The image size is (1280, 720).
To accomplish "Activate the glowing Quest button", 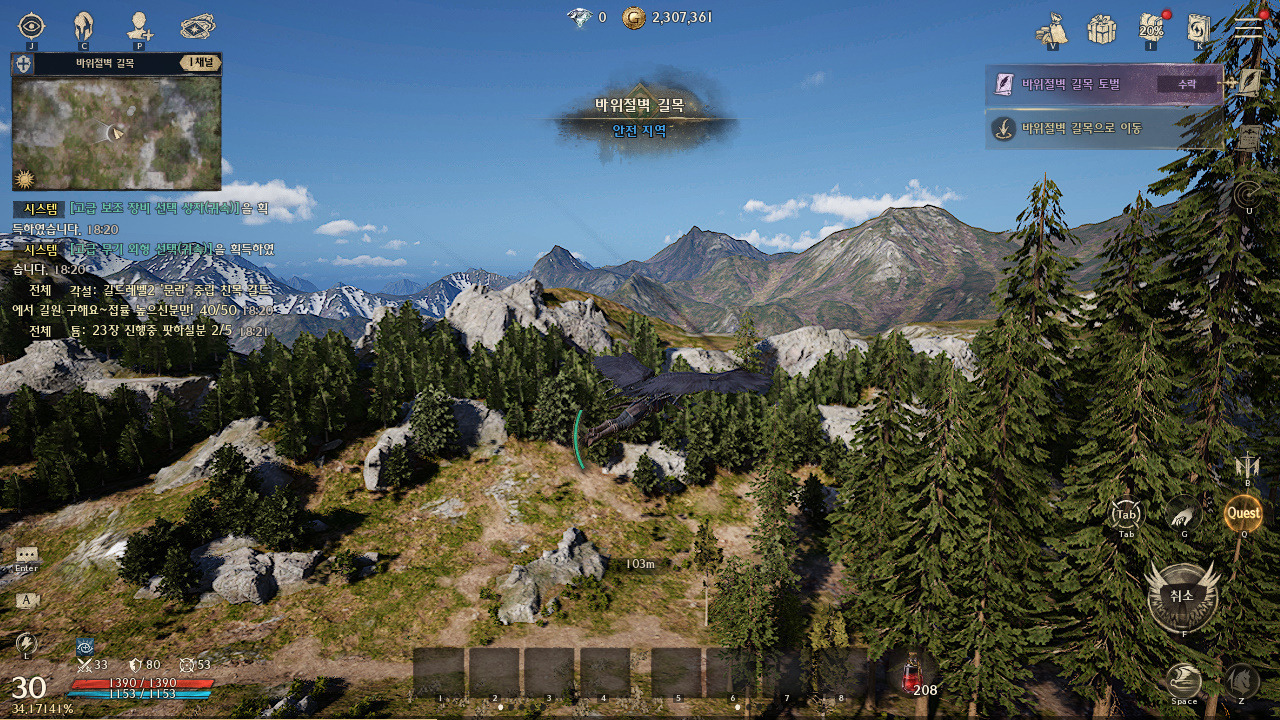I will click(x=1244, y=513).
